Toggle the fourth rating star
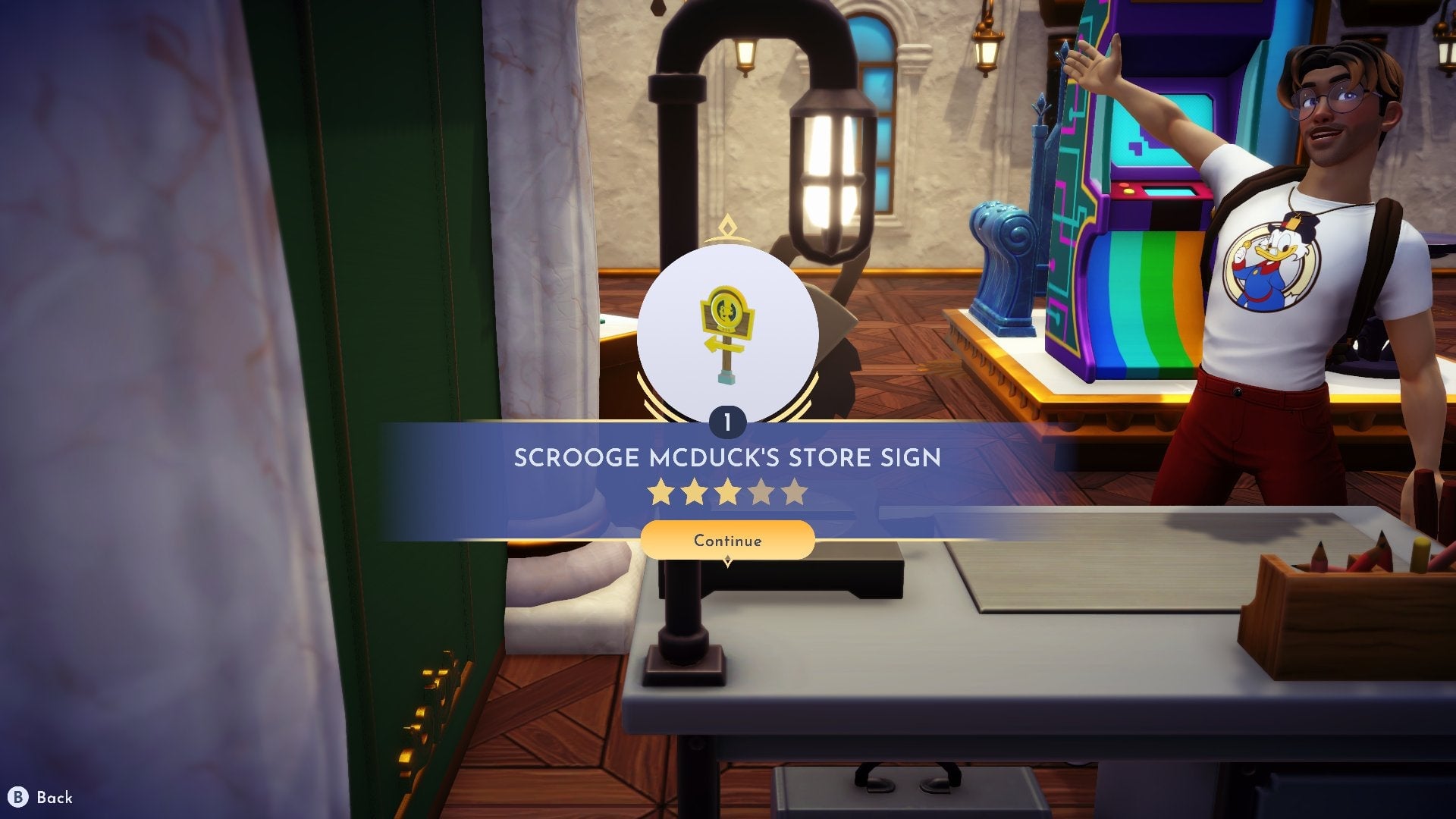 762,491
